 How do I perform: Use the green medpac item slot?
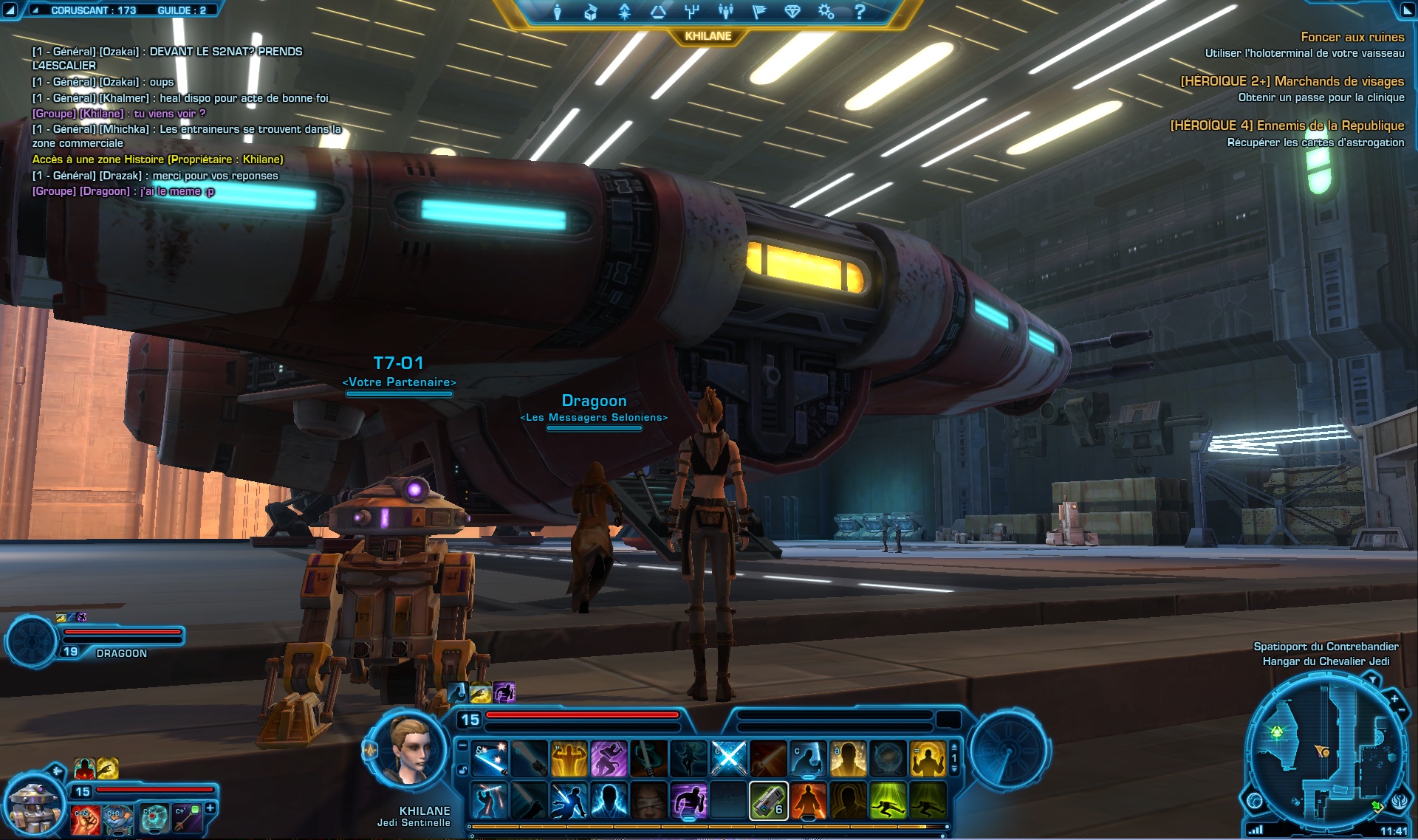point(768,801)
